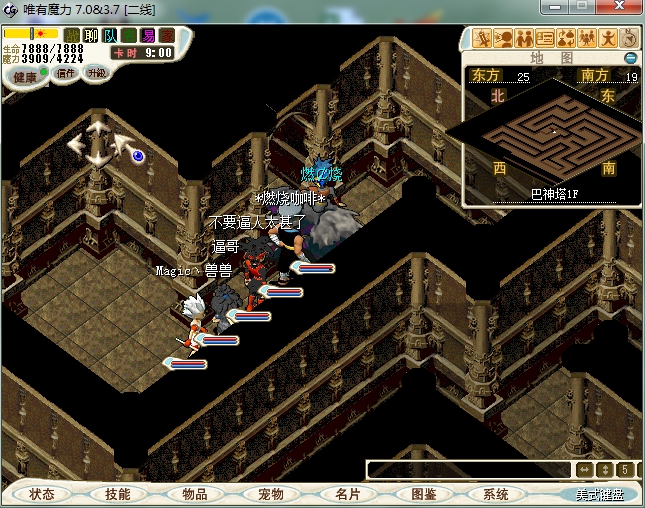Collapse the 地图 map panel with blue button

click(631, 58)
